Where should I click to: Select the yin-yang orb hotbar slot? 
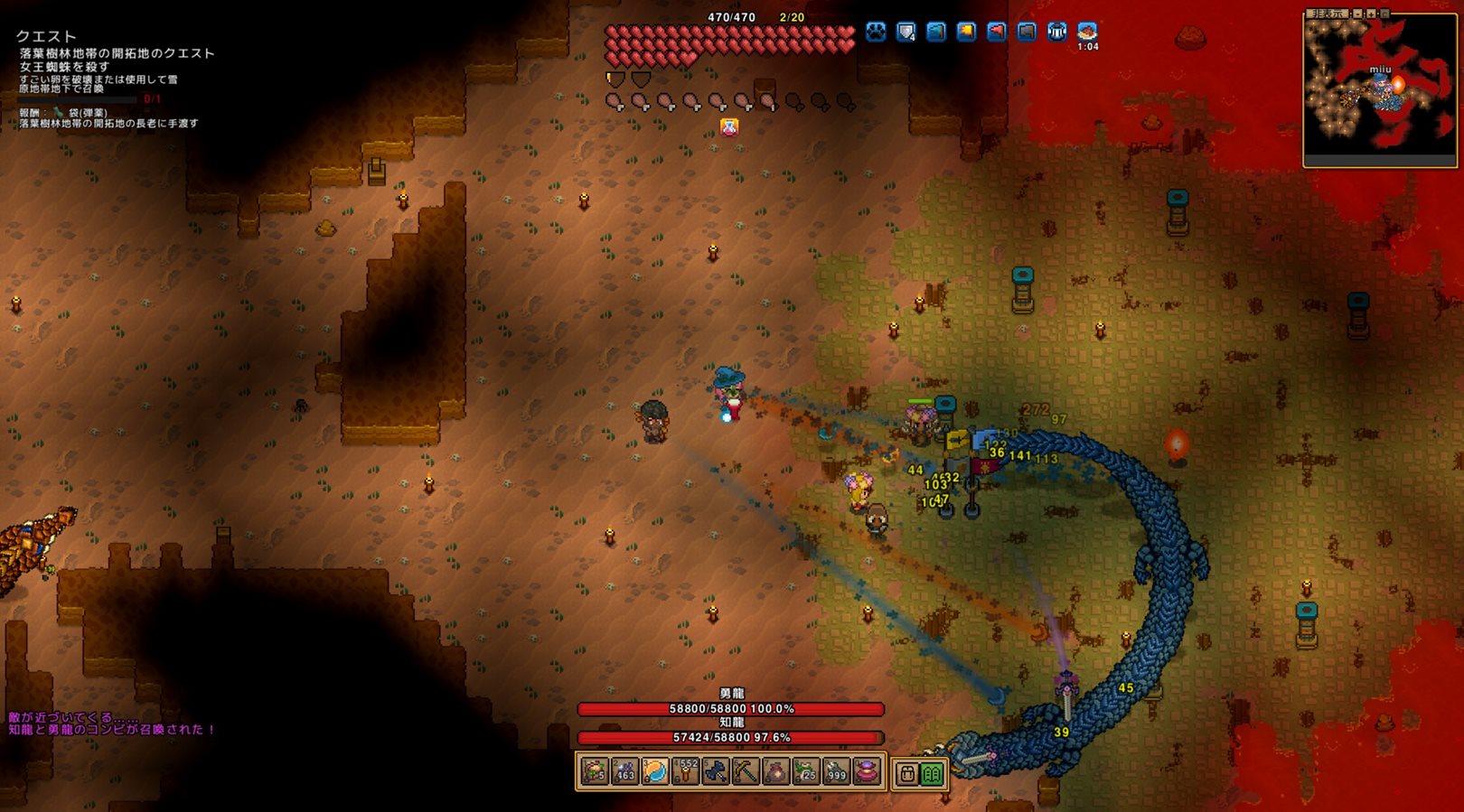655,772
